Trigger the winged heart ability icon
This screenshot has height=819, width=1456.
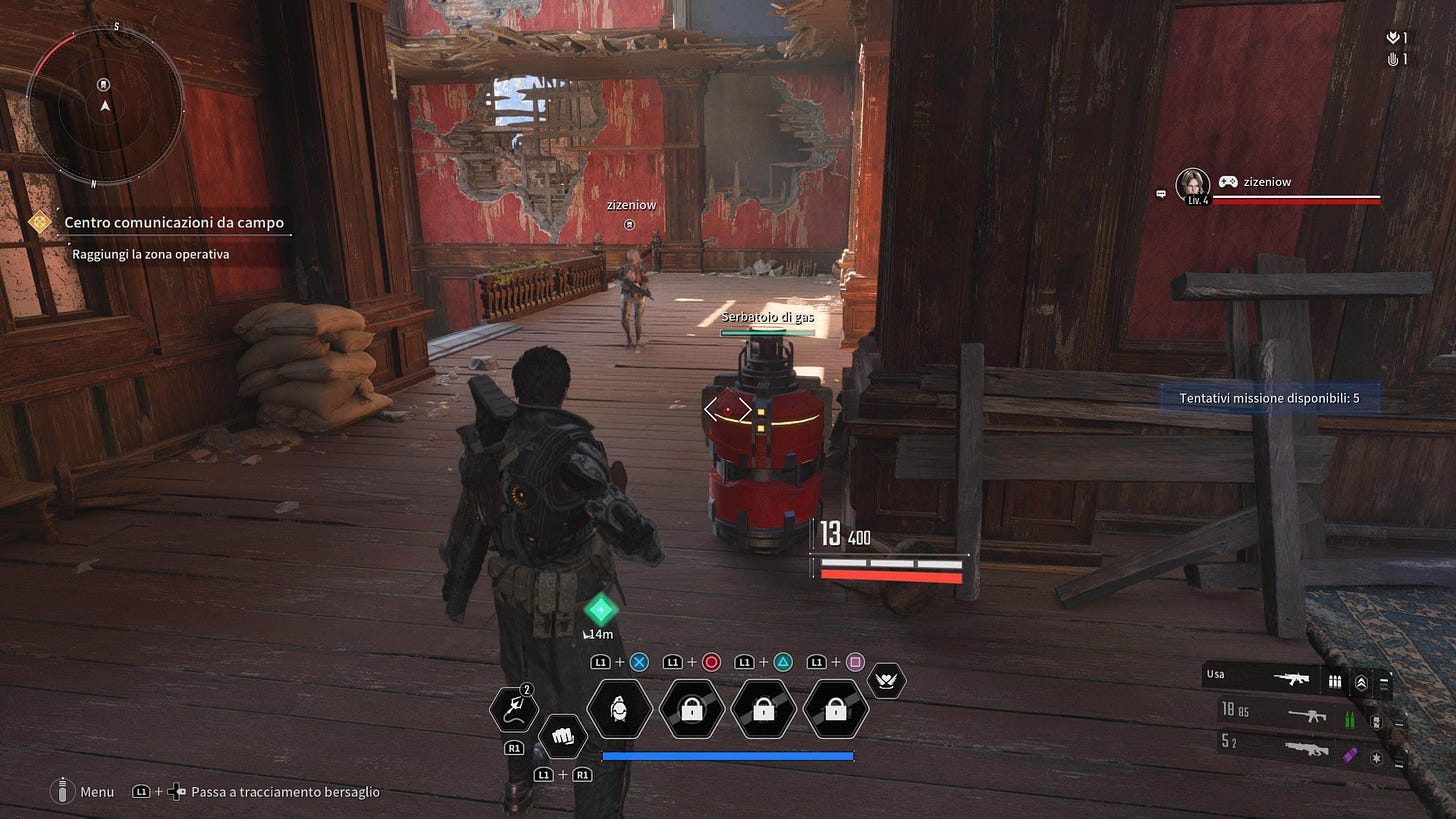point(886,681)
